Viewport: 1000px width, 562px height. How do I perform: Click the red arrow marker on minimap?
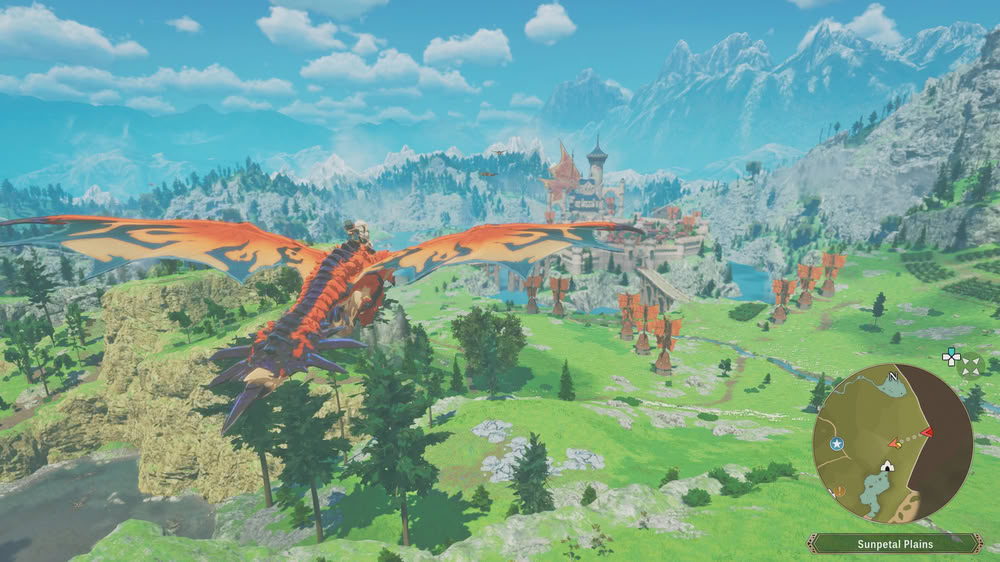[x=927, y=432]
